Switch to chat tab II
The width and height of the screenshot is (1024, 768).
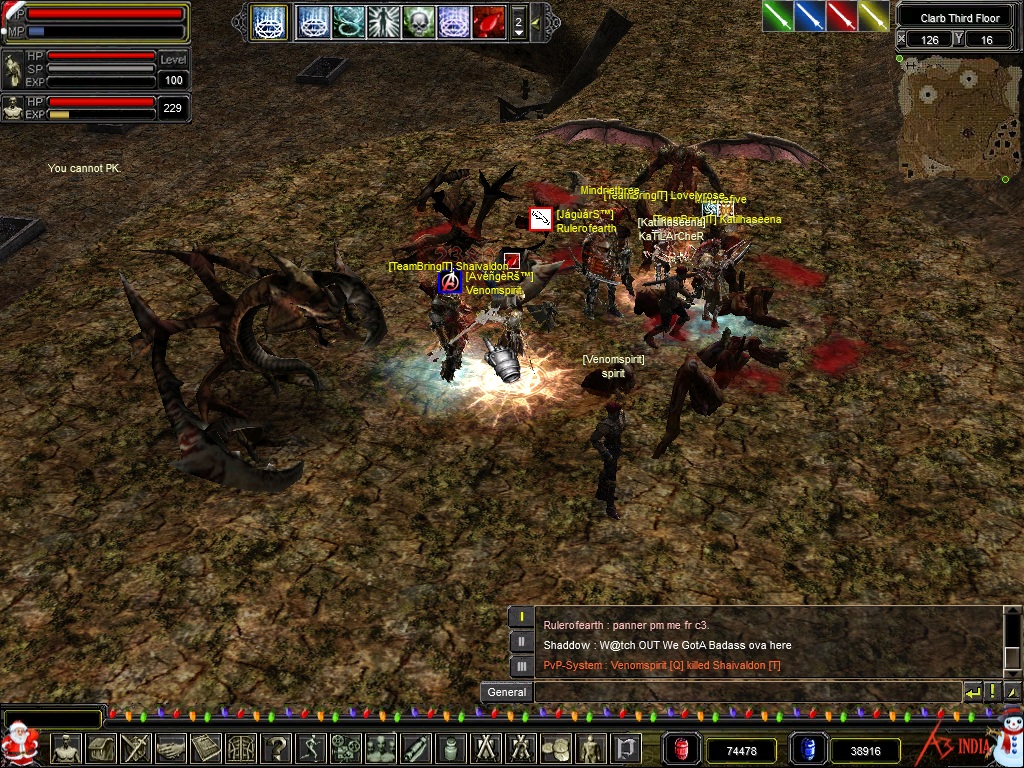coord(521,641)
